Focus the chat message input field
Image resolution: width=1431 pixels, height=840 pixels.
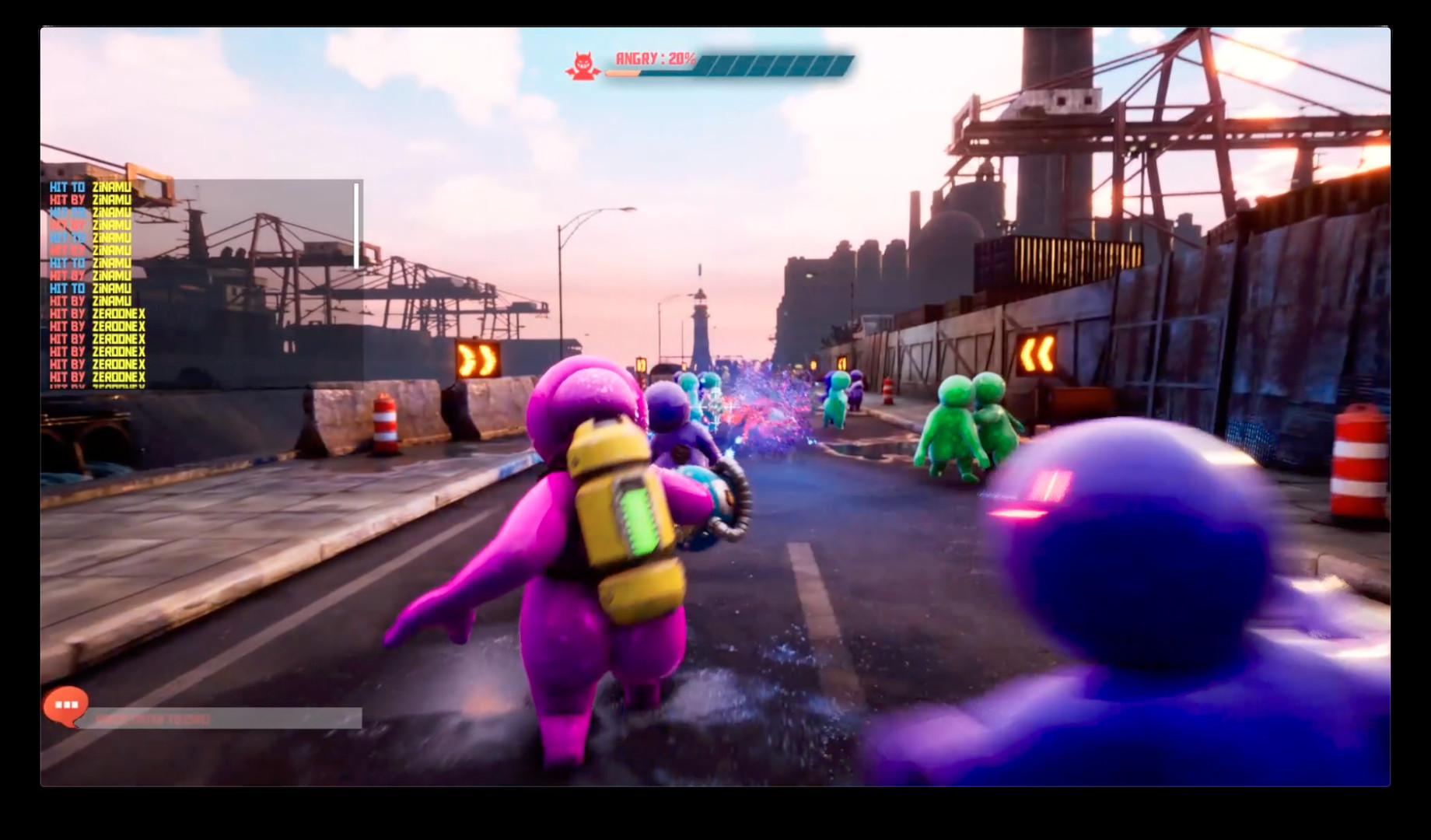point(226,719)
